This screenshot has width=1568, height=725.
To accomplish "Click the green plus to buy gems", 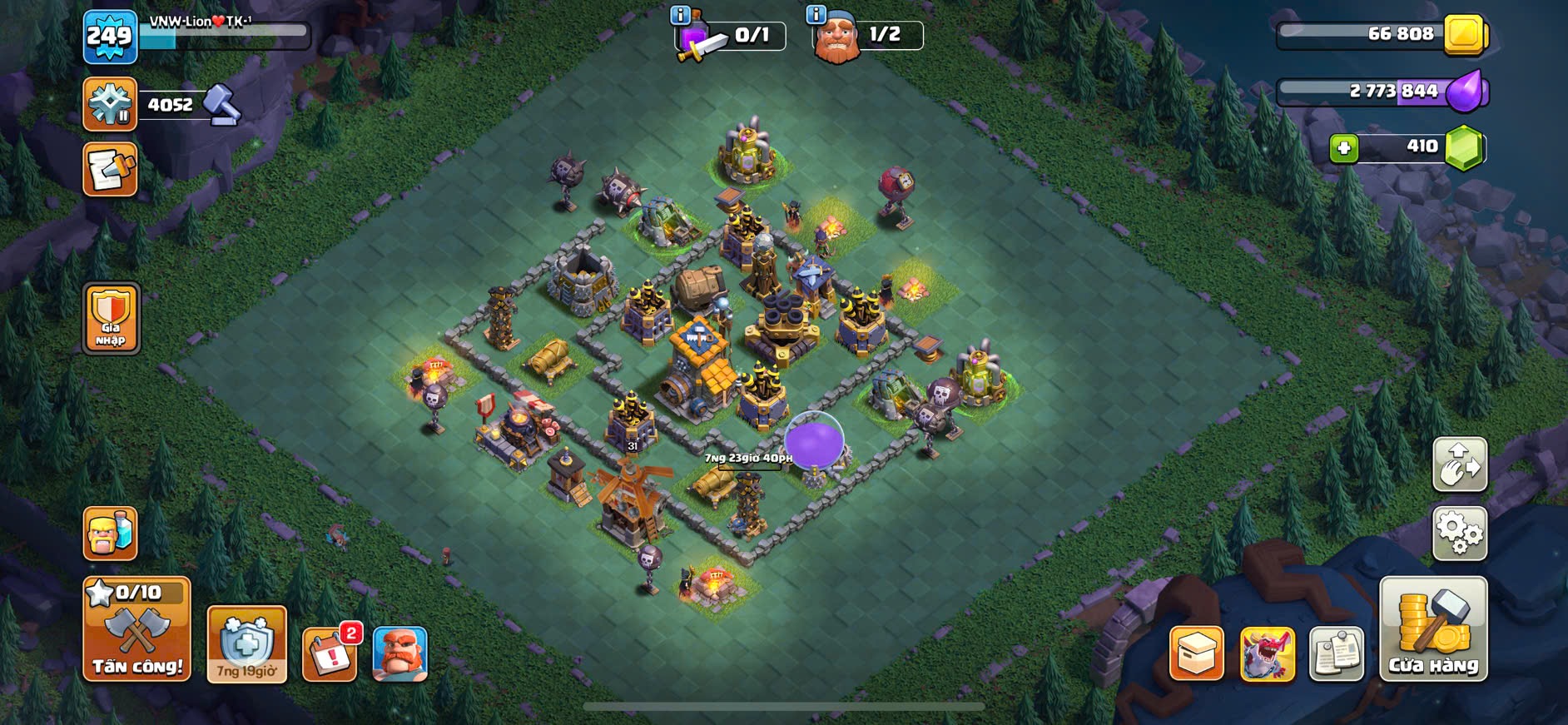I will 1343,148.
